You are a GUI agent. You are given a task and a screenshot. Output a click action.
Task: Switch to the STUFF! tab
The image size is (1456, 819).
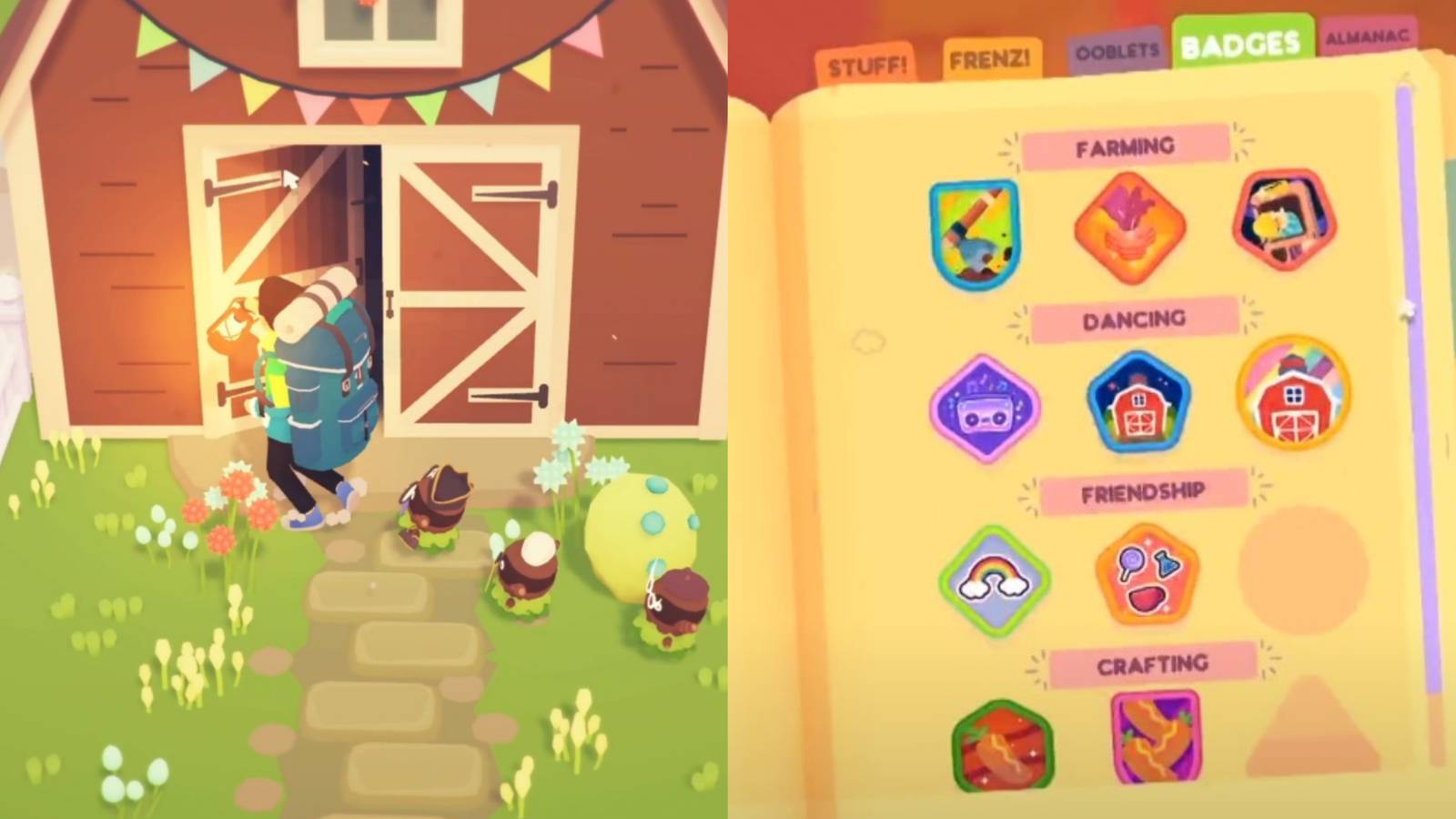pos(866,64)
